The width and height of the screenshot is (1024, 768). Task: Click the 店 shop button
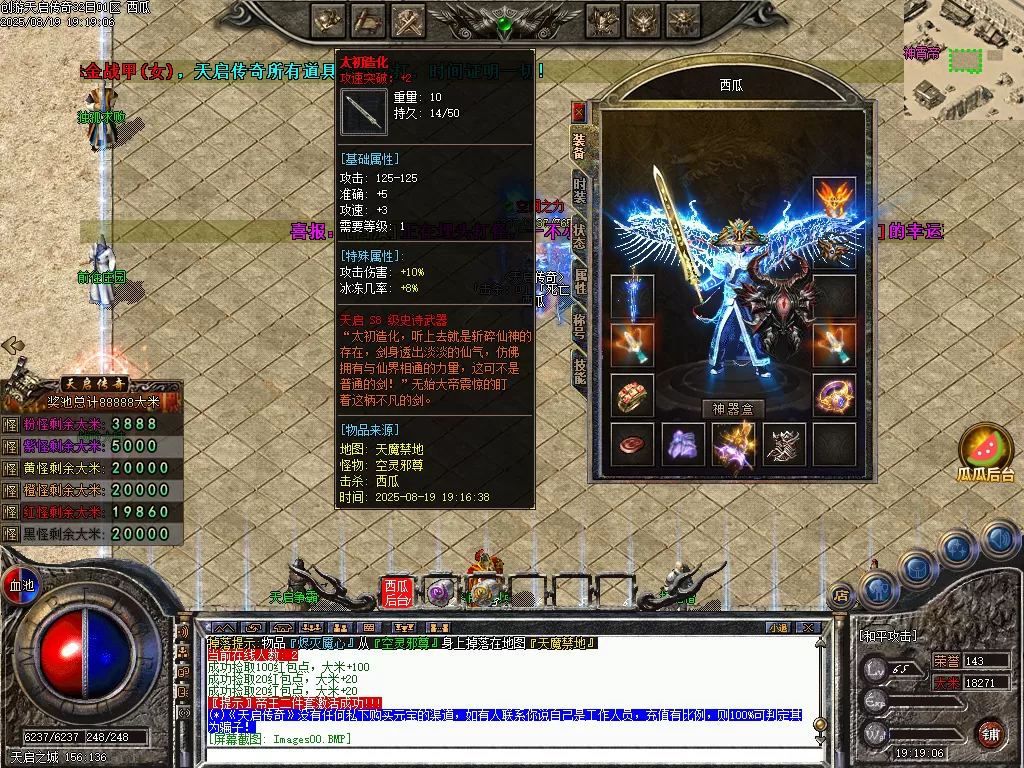[x=841, y=593]
